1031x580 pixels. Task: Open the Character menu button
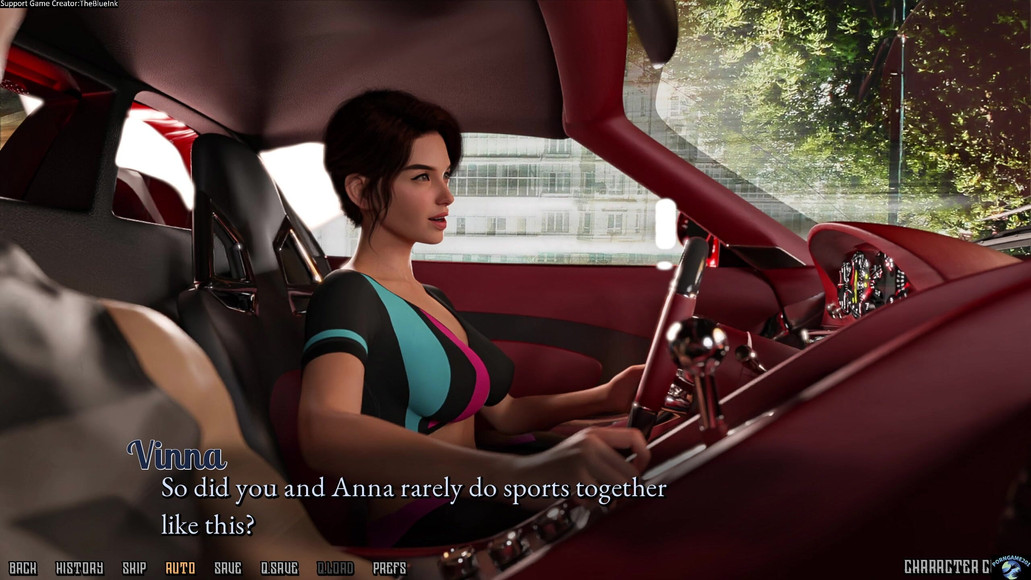pyautogui.click(x=946, y=567)
